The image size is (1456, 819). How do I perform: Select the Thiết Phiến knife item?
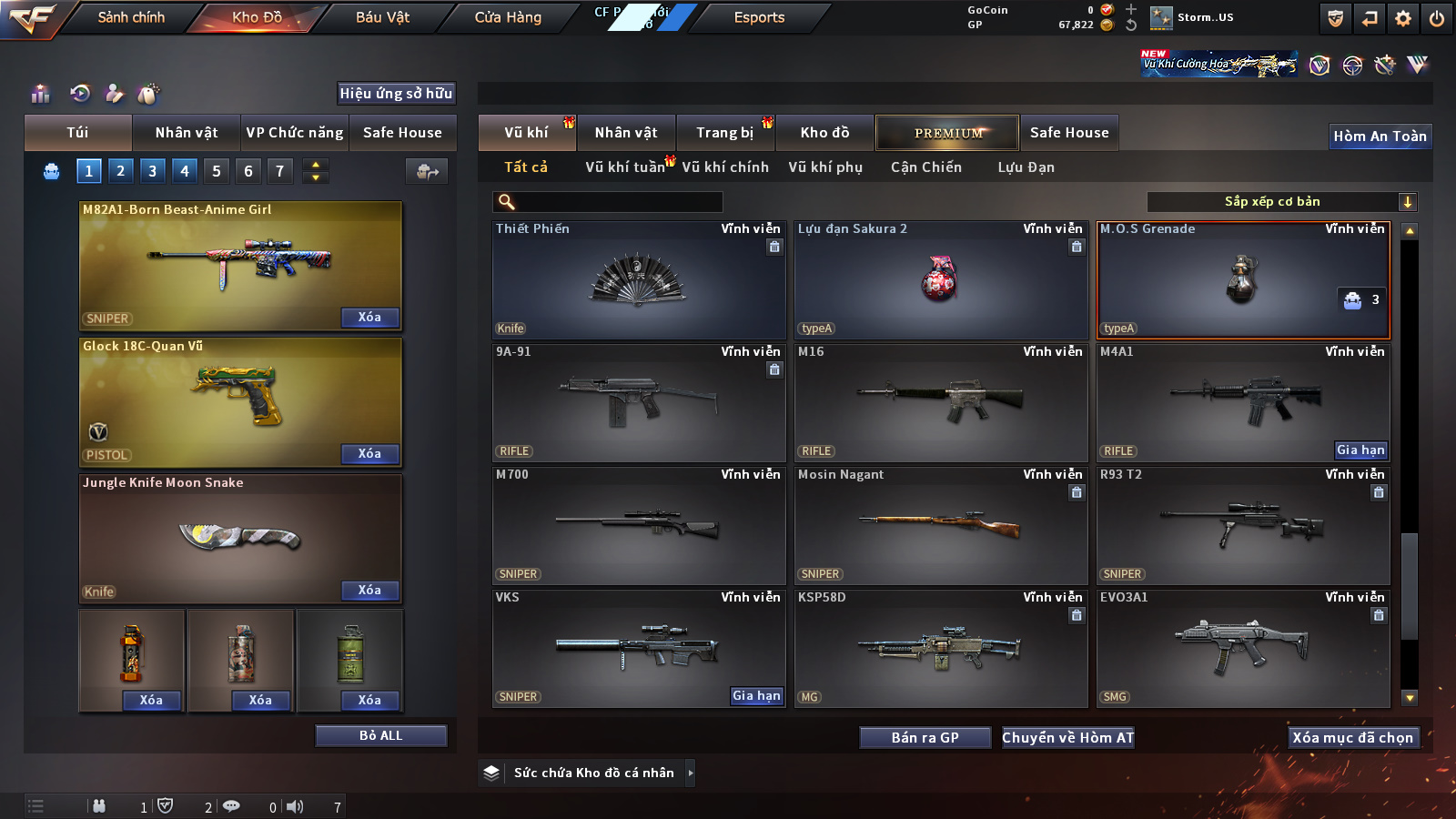[638, 280]
